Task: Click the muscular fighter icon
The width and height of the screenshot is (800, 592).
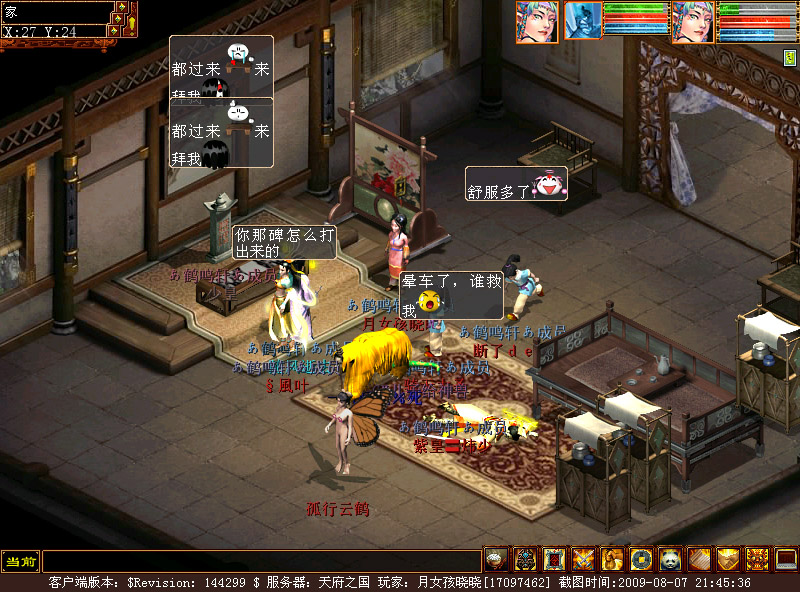Action: pos(612,559)
